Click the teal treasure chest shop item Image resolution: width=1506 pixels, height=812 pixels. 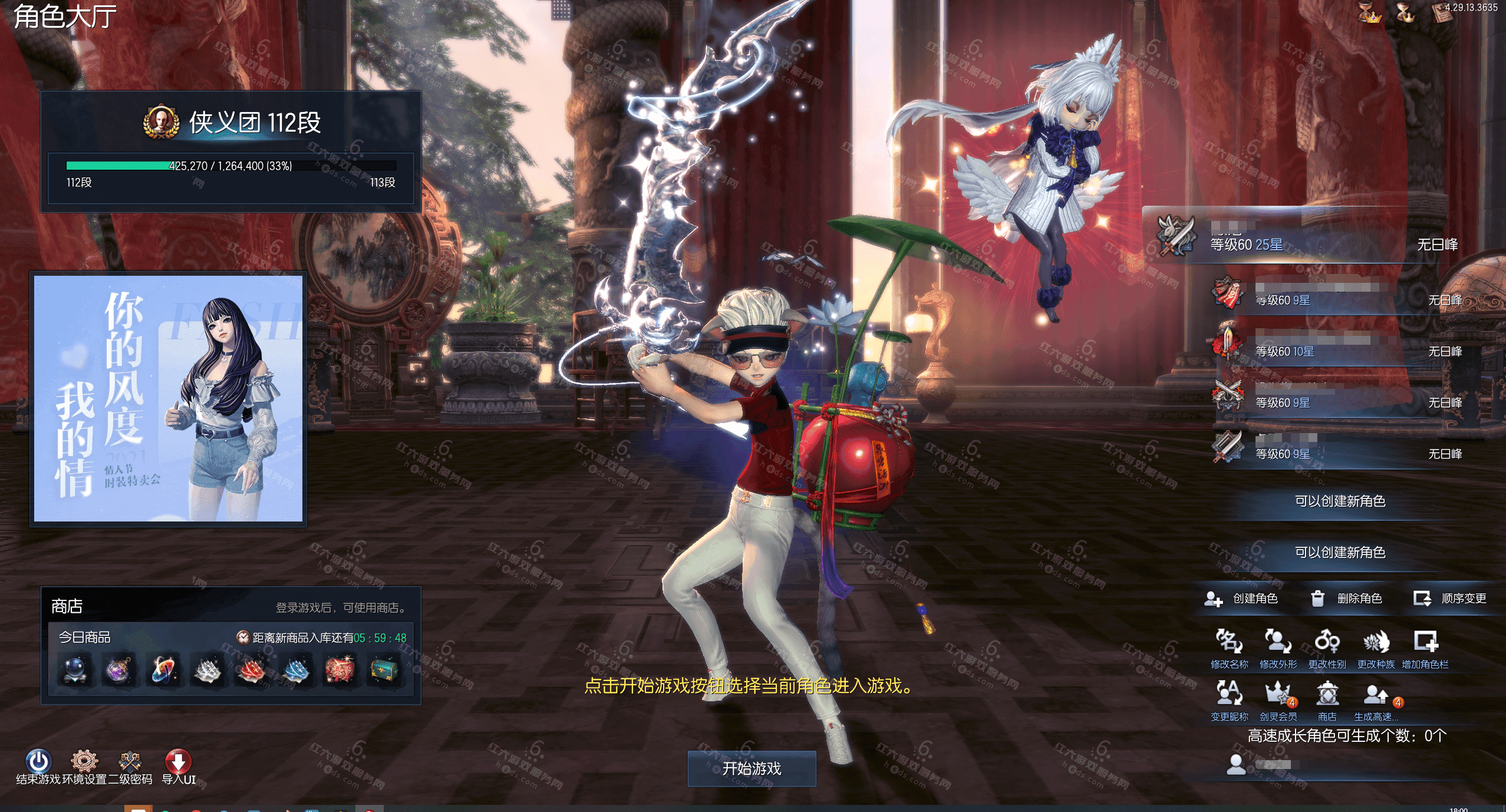point(384,670)
